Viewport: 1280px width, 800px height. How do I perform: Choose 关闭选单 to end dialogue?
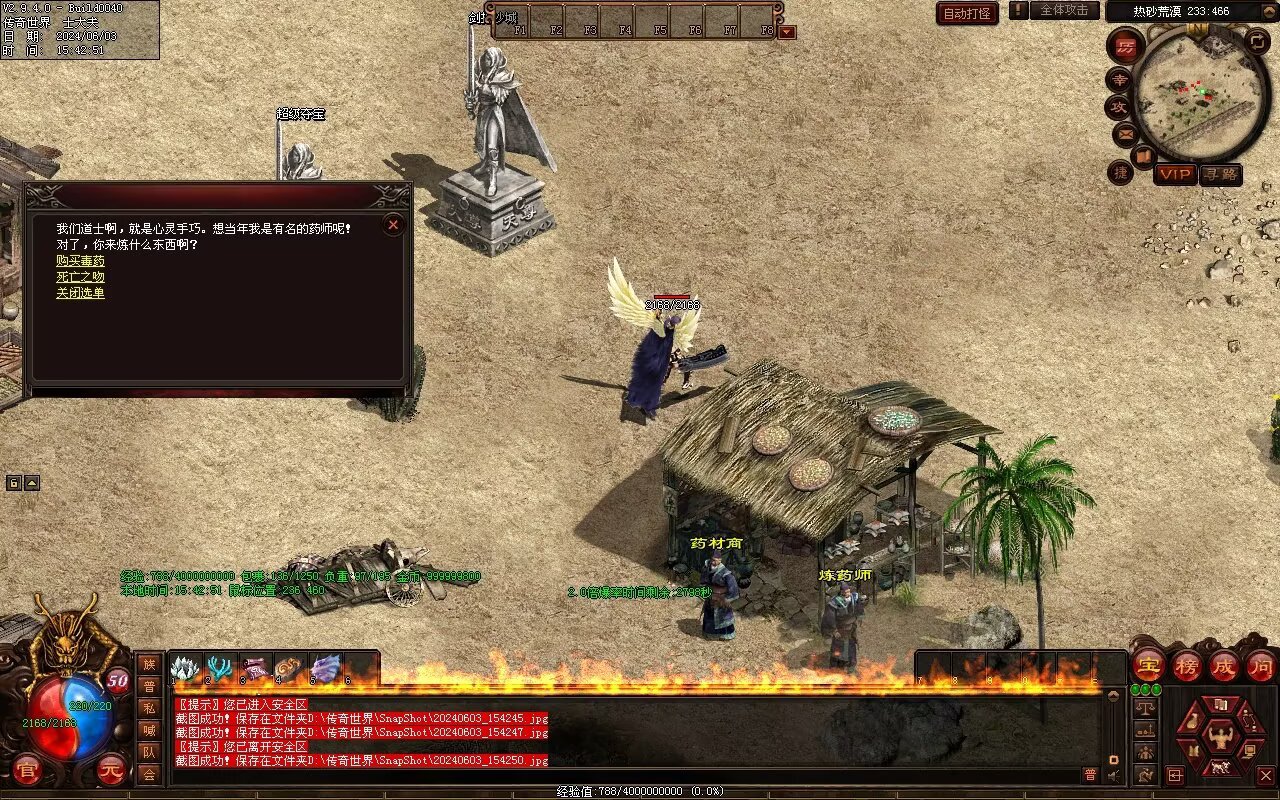(x=80, y=293)
